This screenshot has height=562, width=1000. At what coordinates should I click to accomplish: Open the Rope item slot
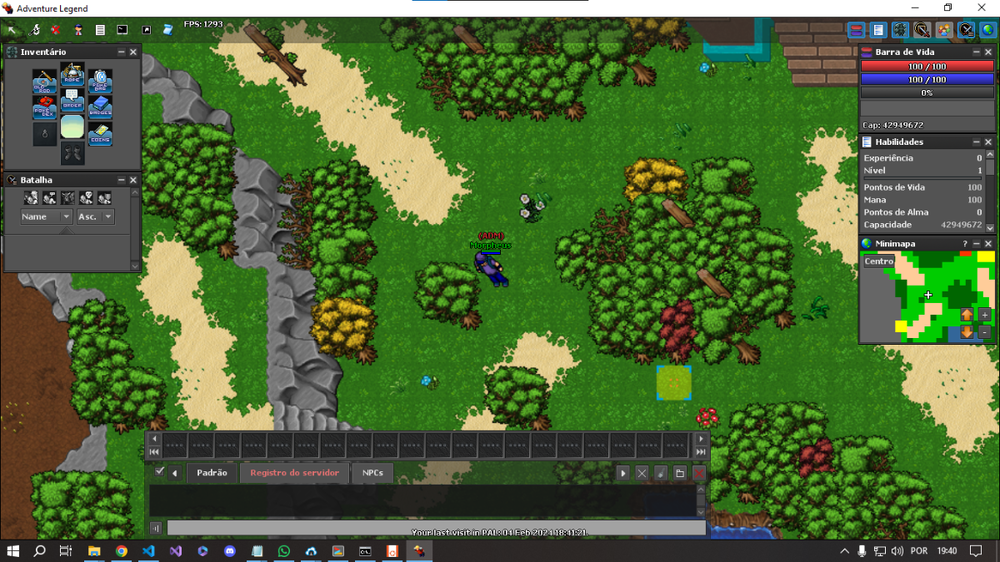point(72,75)
